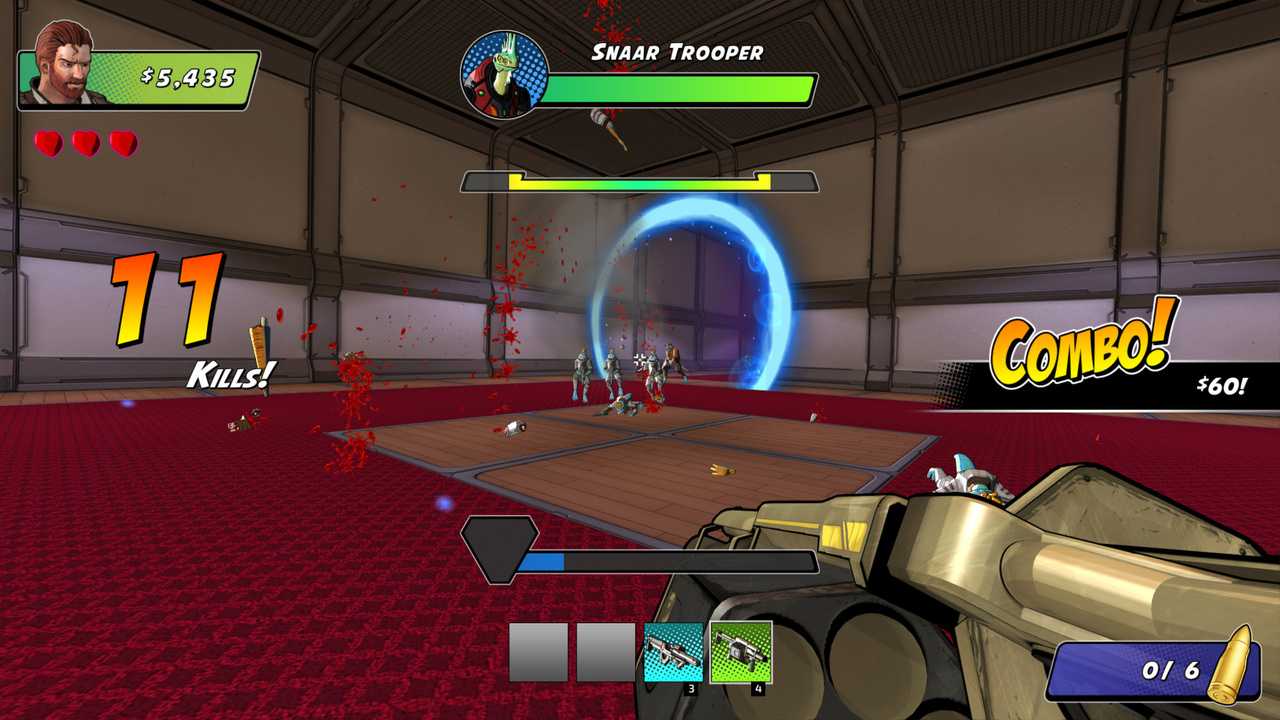Click the Snaar Trooper enemy portrait
Screen dimensions: 1280x720
498,75
